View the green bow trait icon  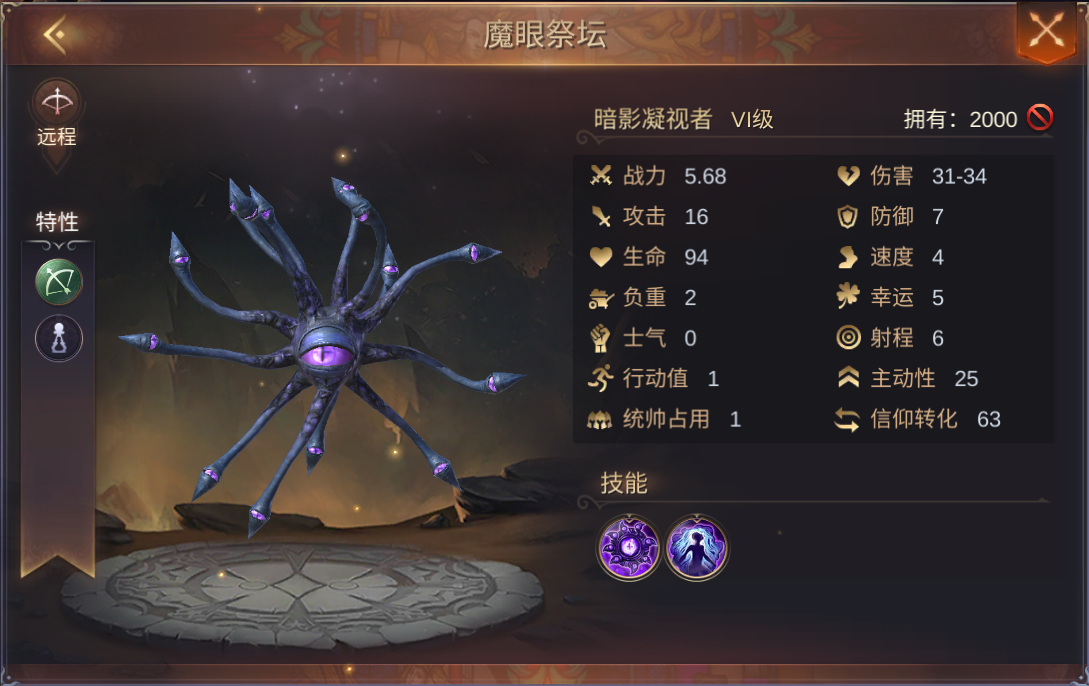pyautogui.click(x=59, y=282)
